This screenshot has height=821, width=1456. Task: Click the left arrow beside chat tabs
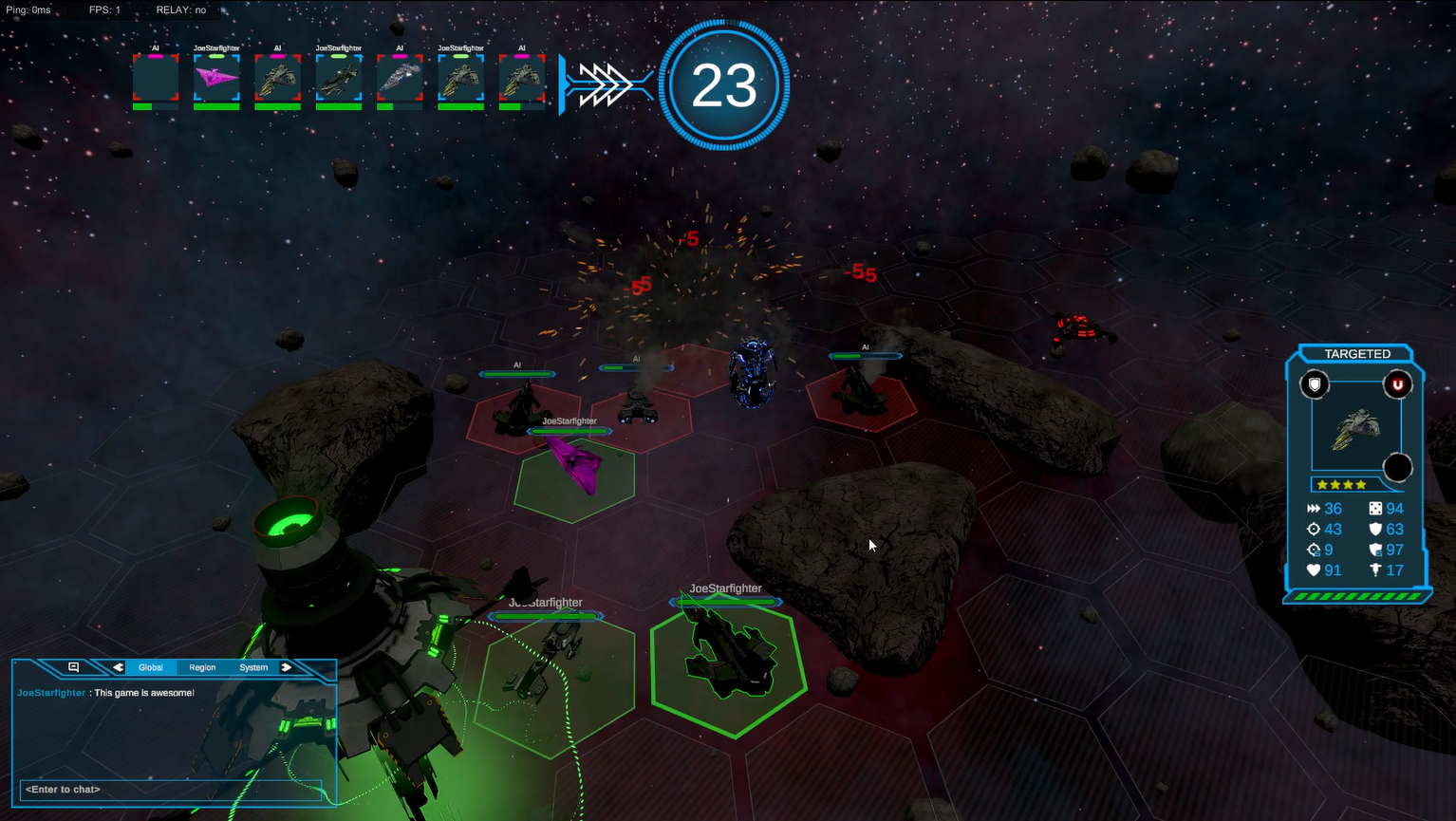118,667
